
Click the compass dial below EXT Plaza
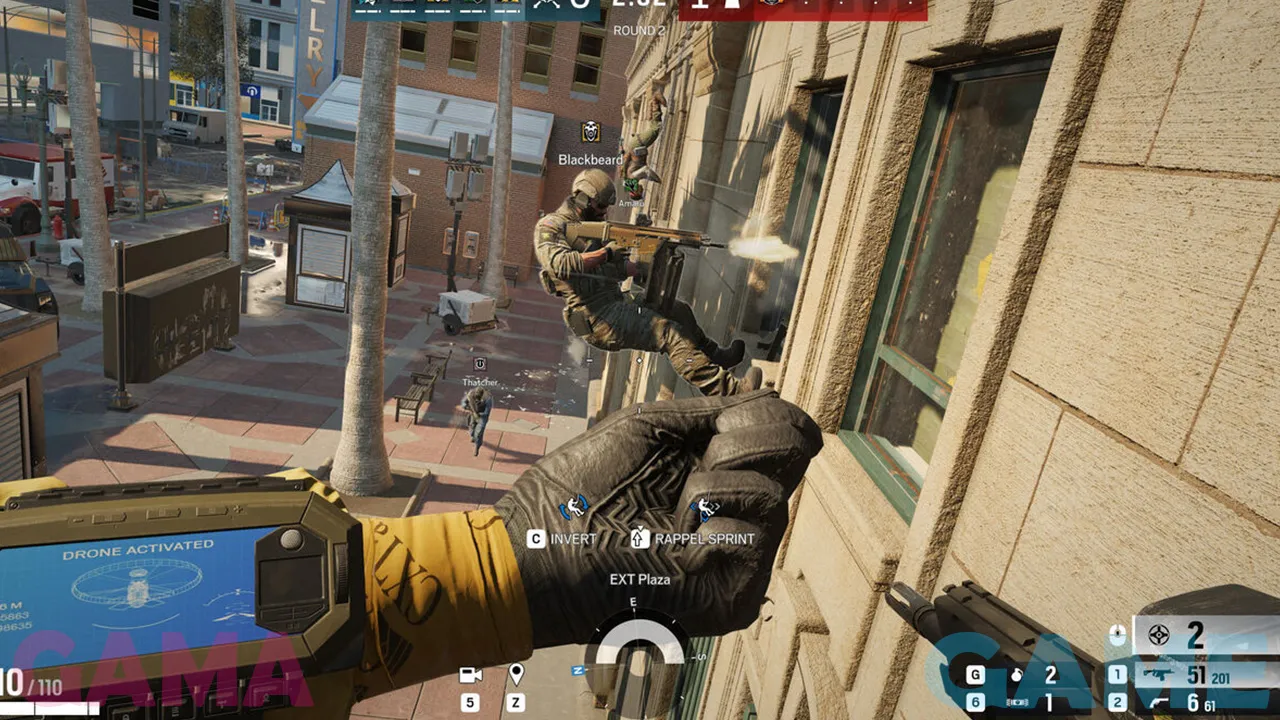639,639
